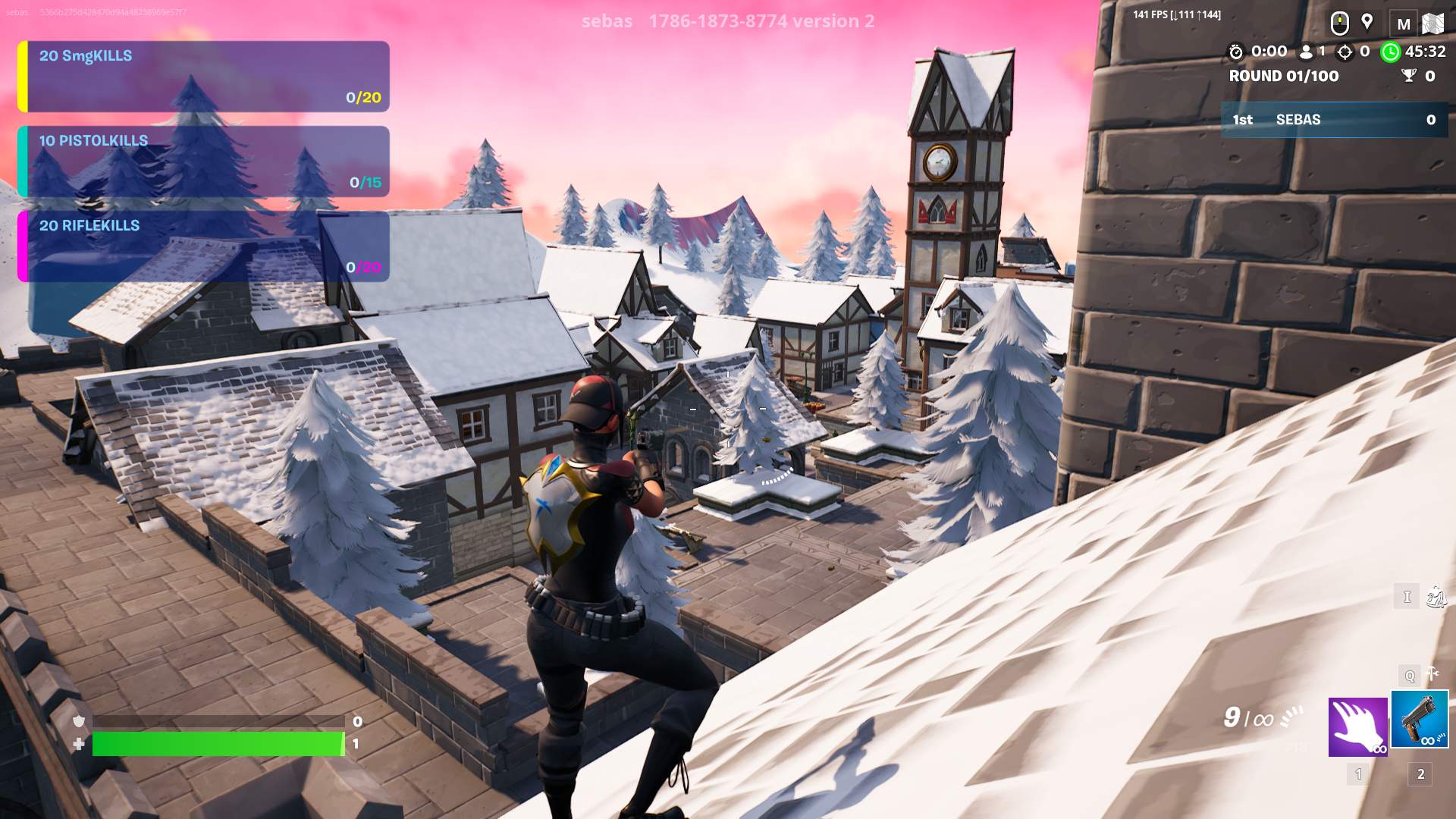The image size is (1456, 819).
Task: Click the stopwatch timer icon showing 0:00
Action: coord(1236,52)
